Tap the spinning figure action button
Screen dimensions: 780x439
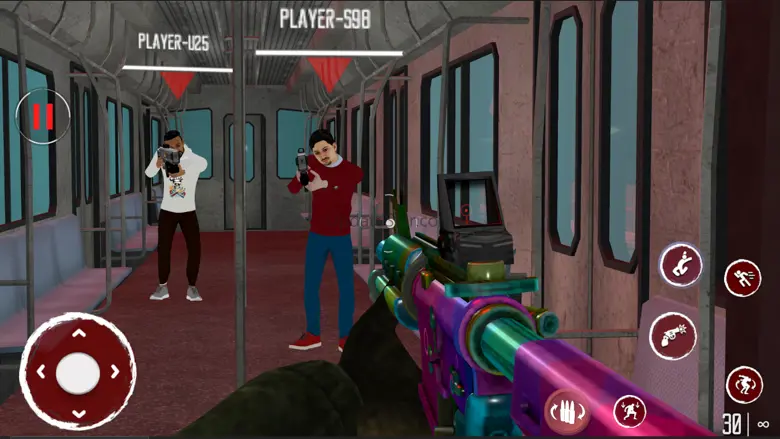(743, 383)
